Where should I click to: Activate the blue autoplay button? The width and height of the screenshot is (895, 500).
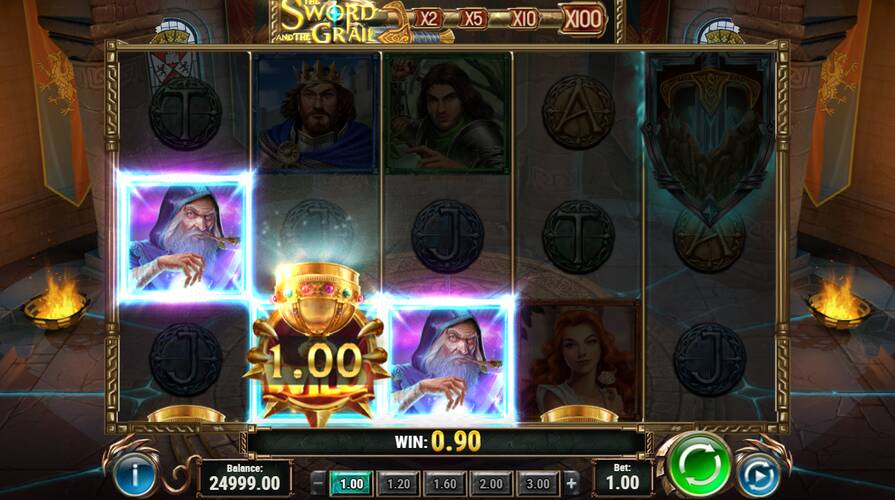point(756,472)
